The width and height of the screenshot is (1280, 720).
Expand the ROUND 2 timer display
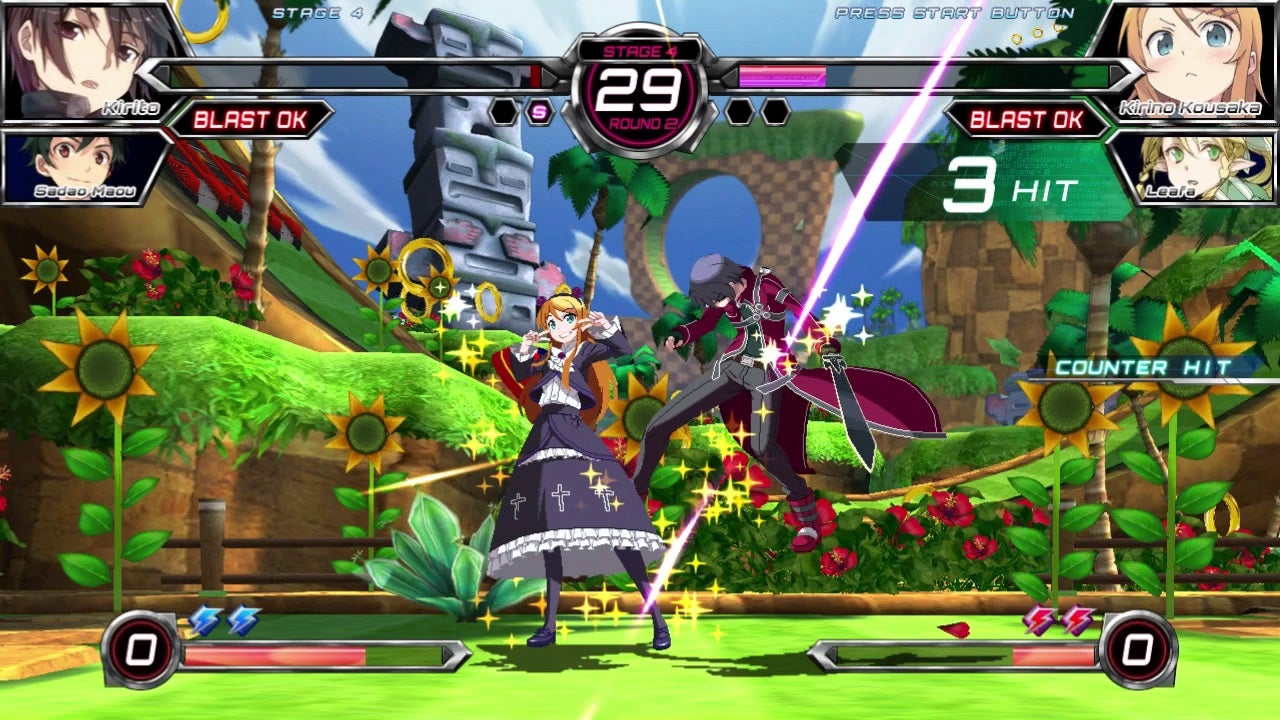tap(640, 85)
